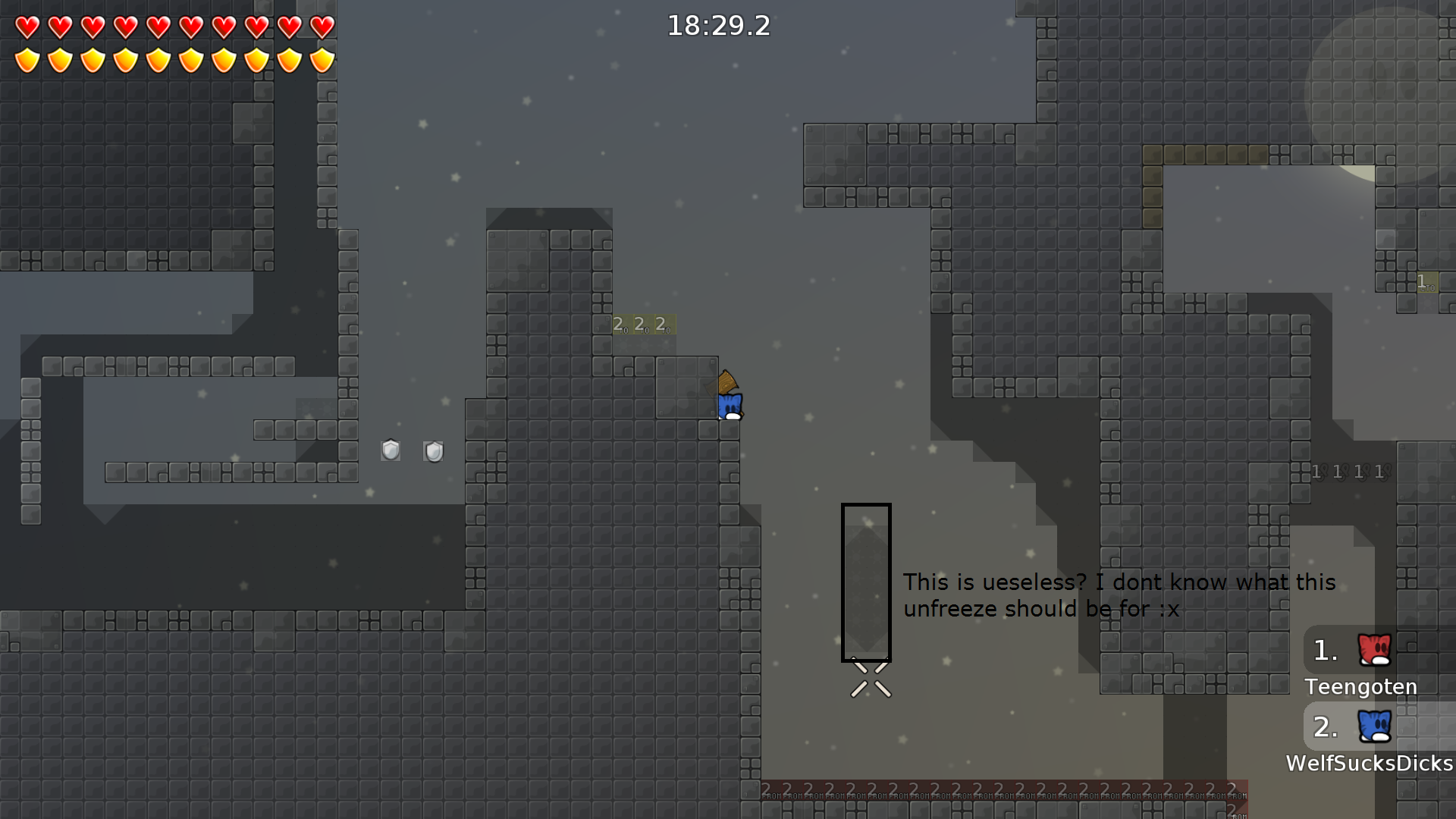Screen dimensions: 1456x819
Task: Click the first red heart in the health bar
Action: point(27,27)
